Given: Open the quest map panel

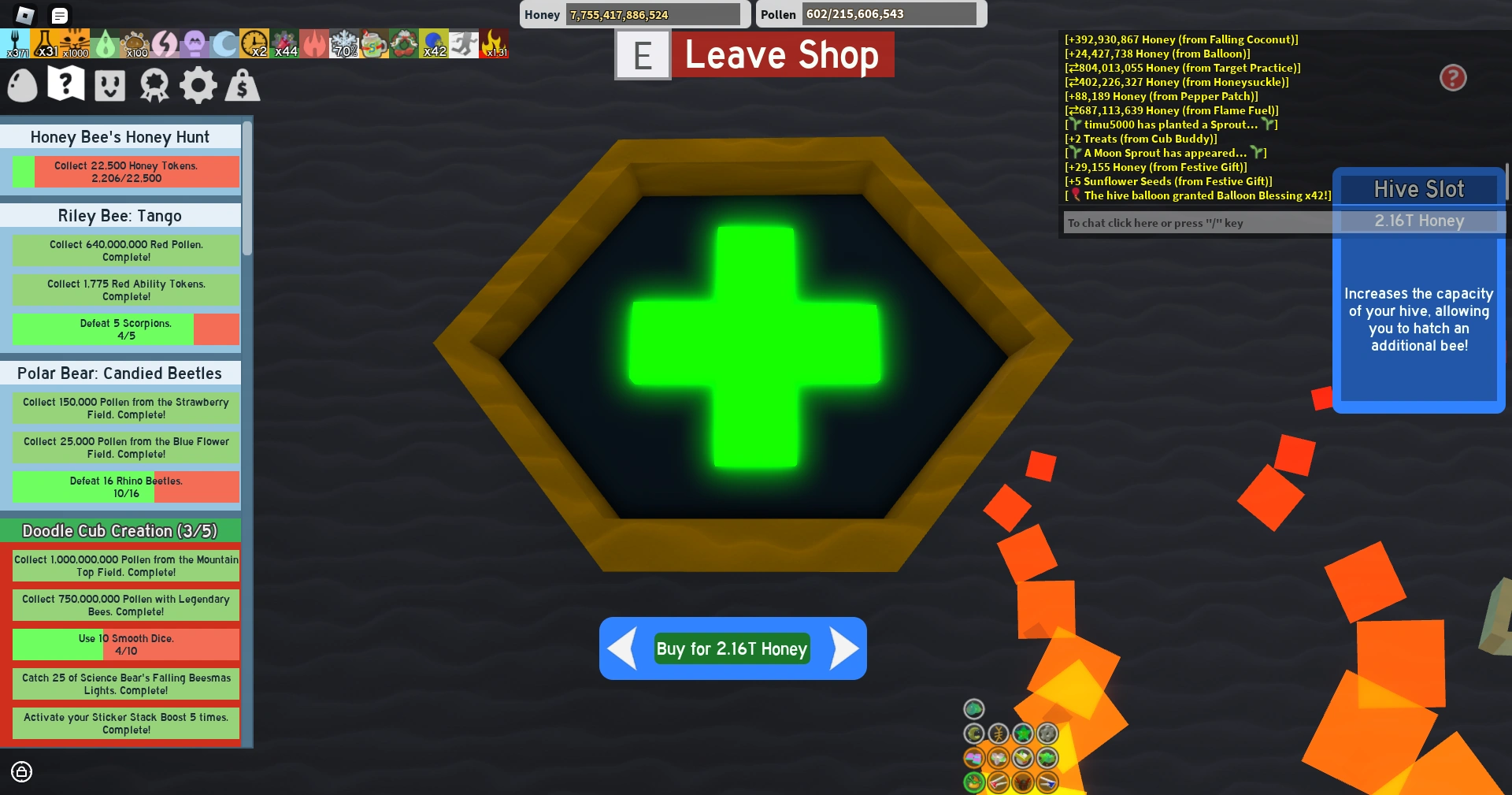Looking at the screenshot, I should [65, 85].
